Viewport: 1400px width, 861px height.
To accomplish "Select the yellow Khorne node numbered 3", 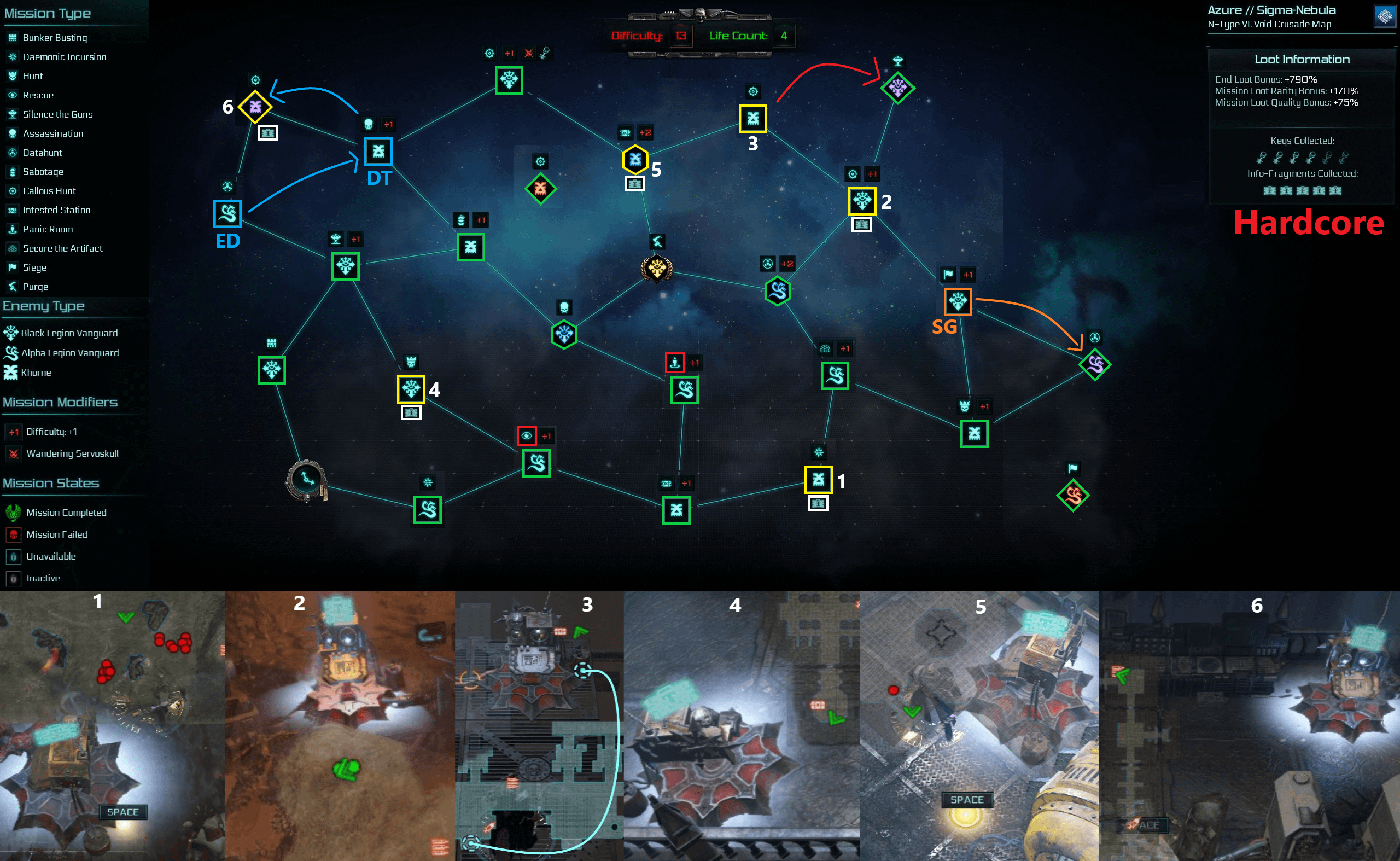I will (752, 119).
